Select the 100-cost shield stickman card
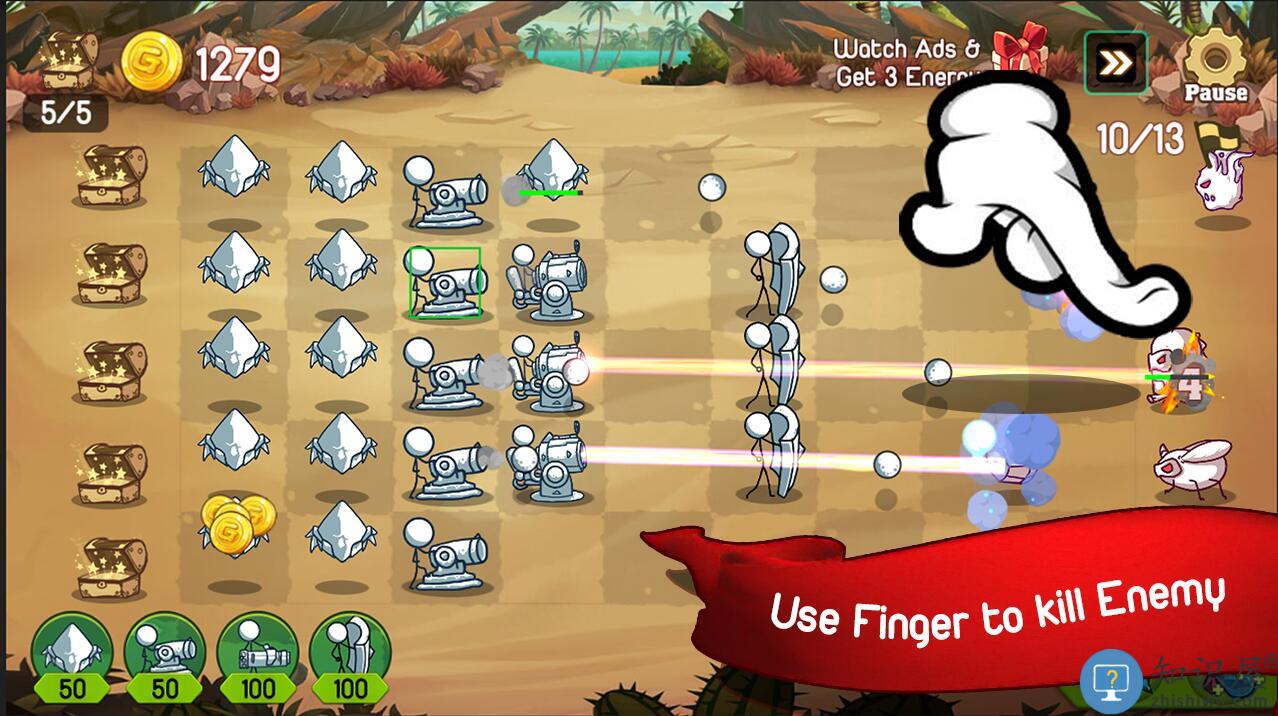The height and width of the screenshot is (716, 1278). 350,654
